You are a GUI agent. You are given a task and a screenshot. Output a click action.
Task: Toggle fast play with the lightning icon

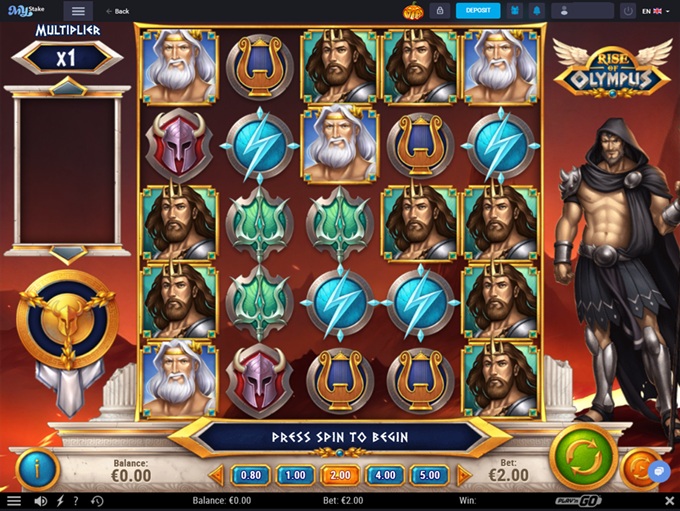[60, 501]
